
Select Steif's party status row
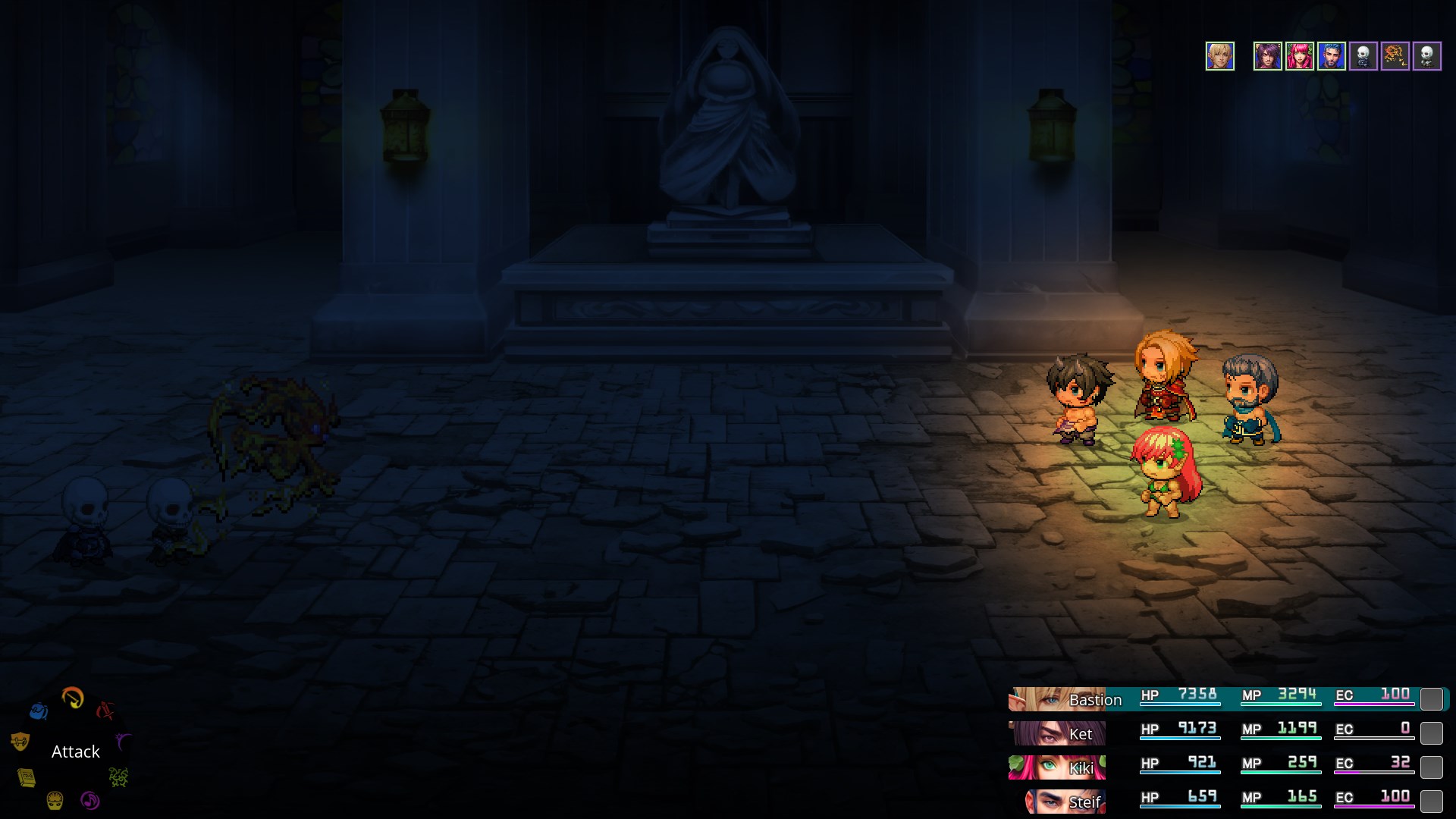point(1228,801)
